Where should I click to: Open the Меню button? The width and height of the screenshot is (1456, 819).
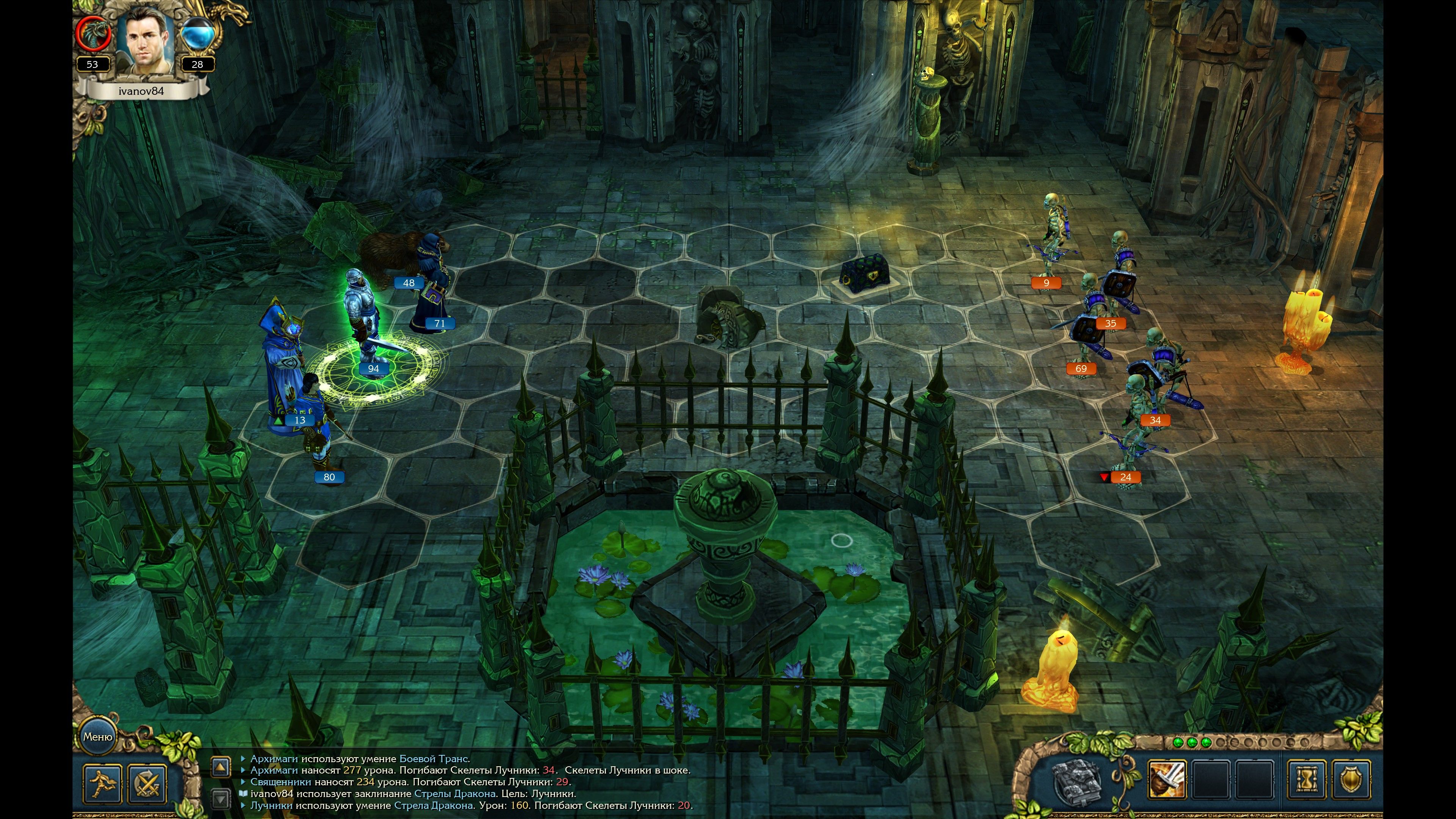pyautogui.click(x=98, y=736)
